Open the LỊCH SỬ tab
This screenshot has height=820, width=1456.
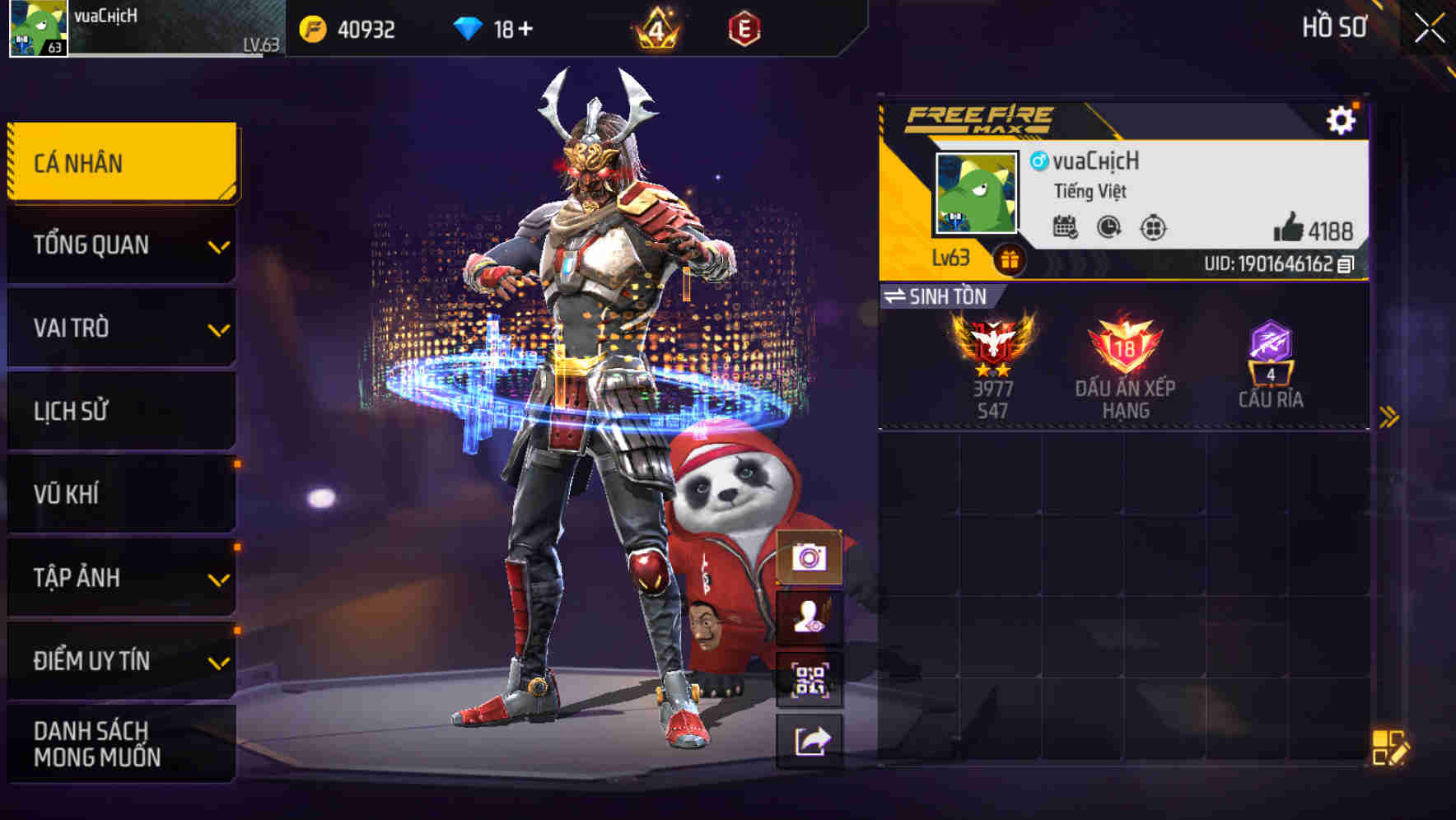(x=120, y=411)
